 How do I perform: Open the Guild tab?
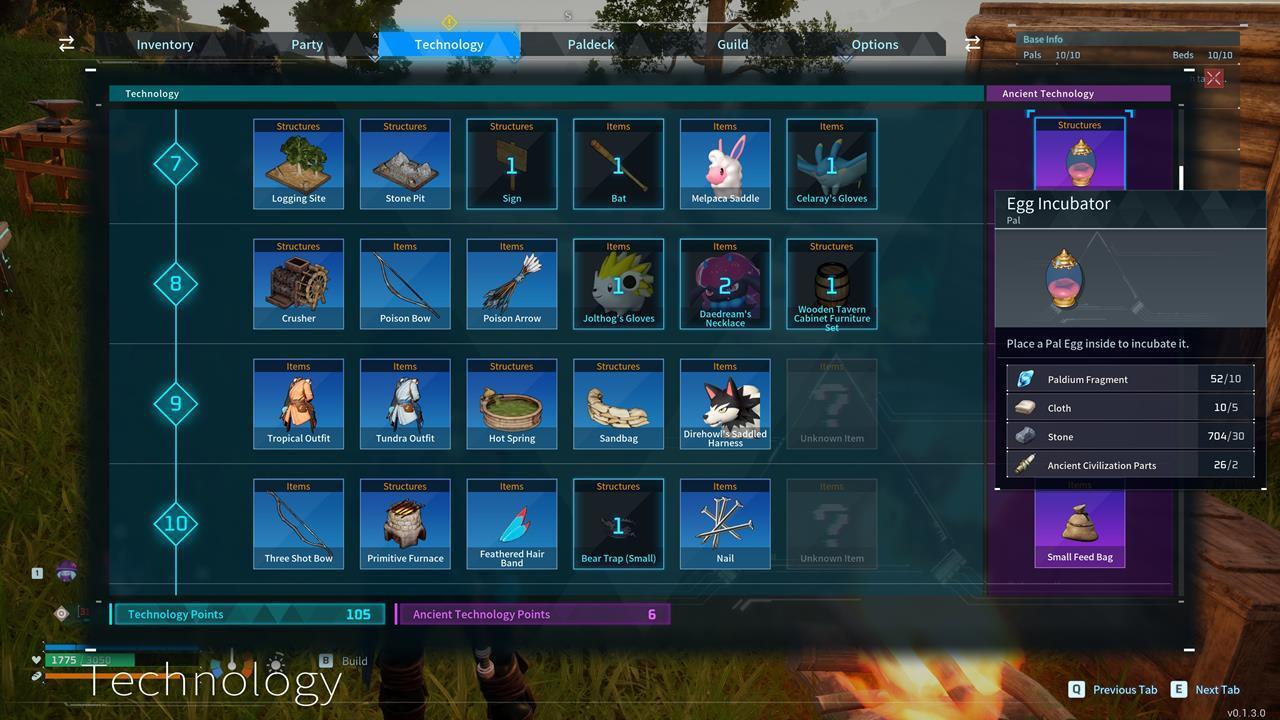[732, 44]
